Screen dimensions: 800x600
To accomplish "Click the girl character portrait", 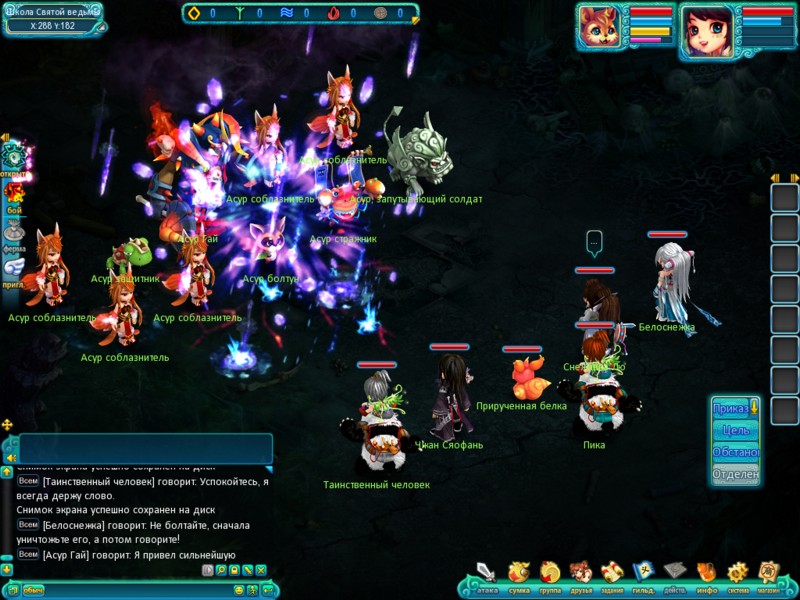I will pos(708,28).
